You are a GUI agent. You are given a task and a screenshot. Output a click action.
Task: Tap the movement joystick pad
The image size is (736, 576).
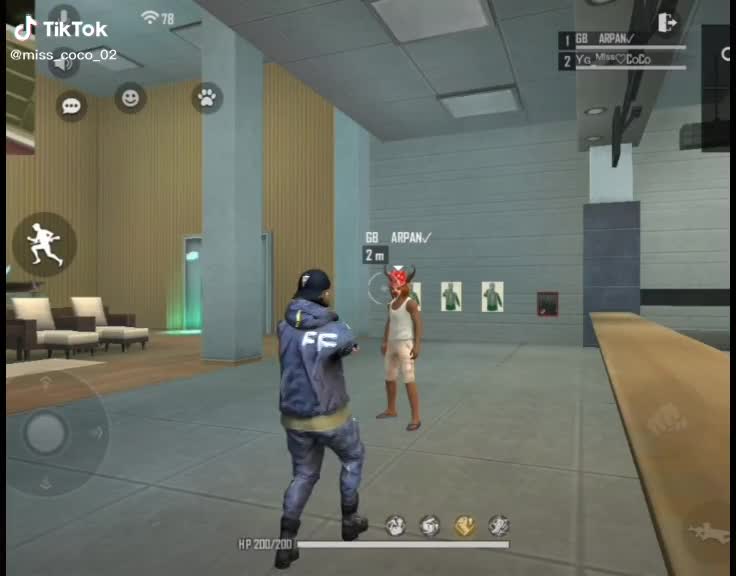click(45, 432)
